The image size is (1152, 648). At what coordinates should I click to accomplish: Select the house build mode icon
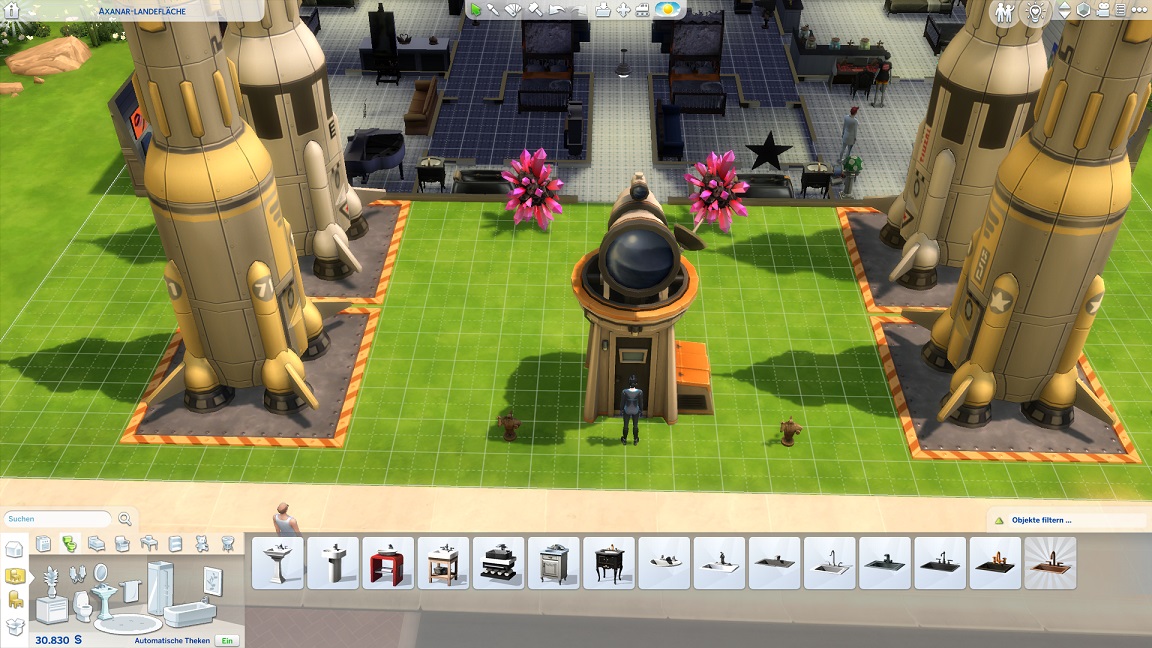point(14,549)
